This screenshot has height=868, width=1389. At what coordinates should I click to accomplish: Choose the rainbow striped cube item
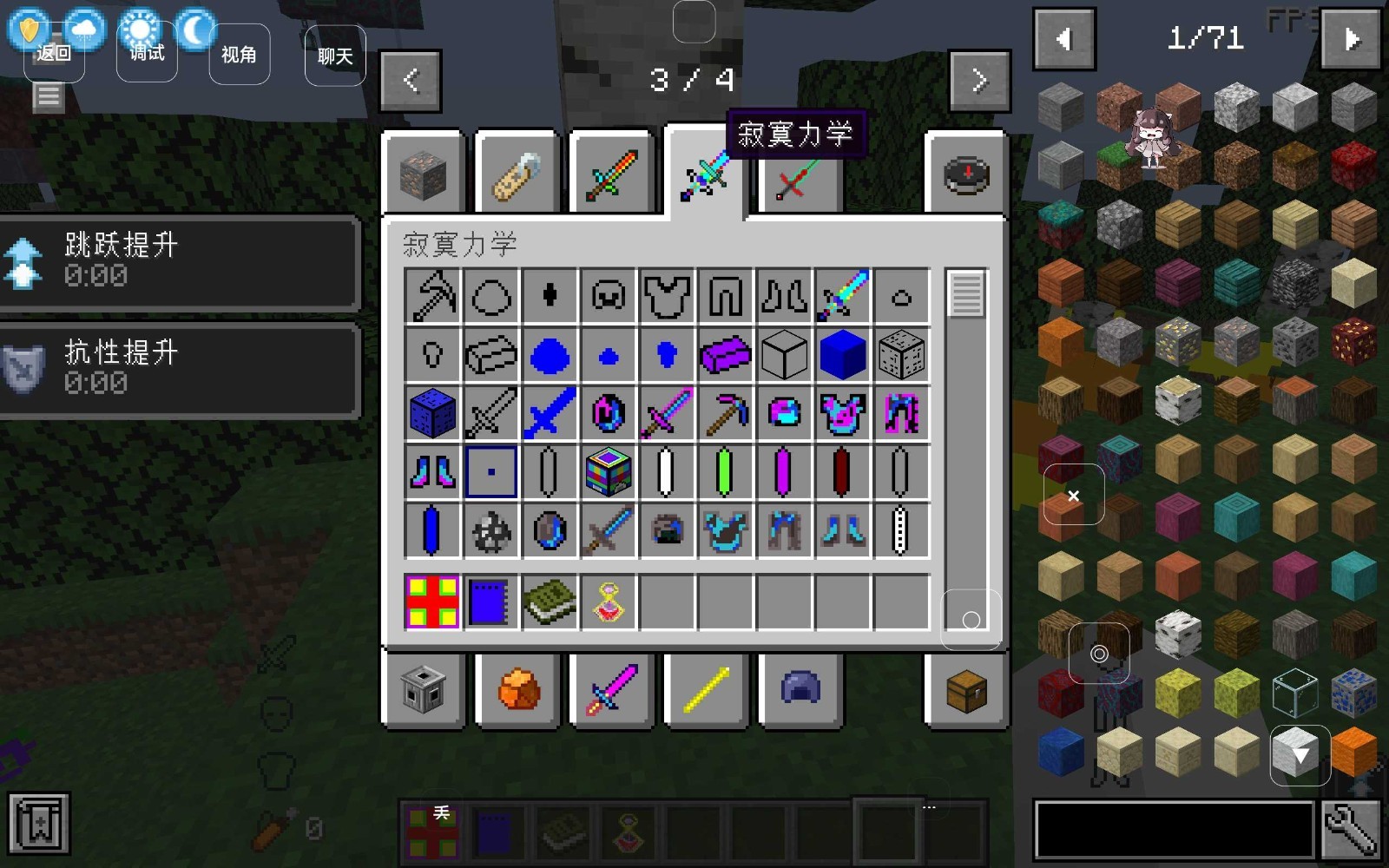tap(608, 472)
